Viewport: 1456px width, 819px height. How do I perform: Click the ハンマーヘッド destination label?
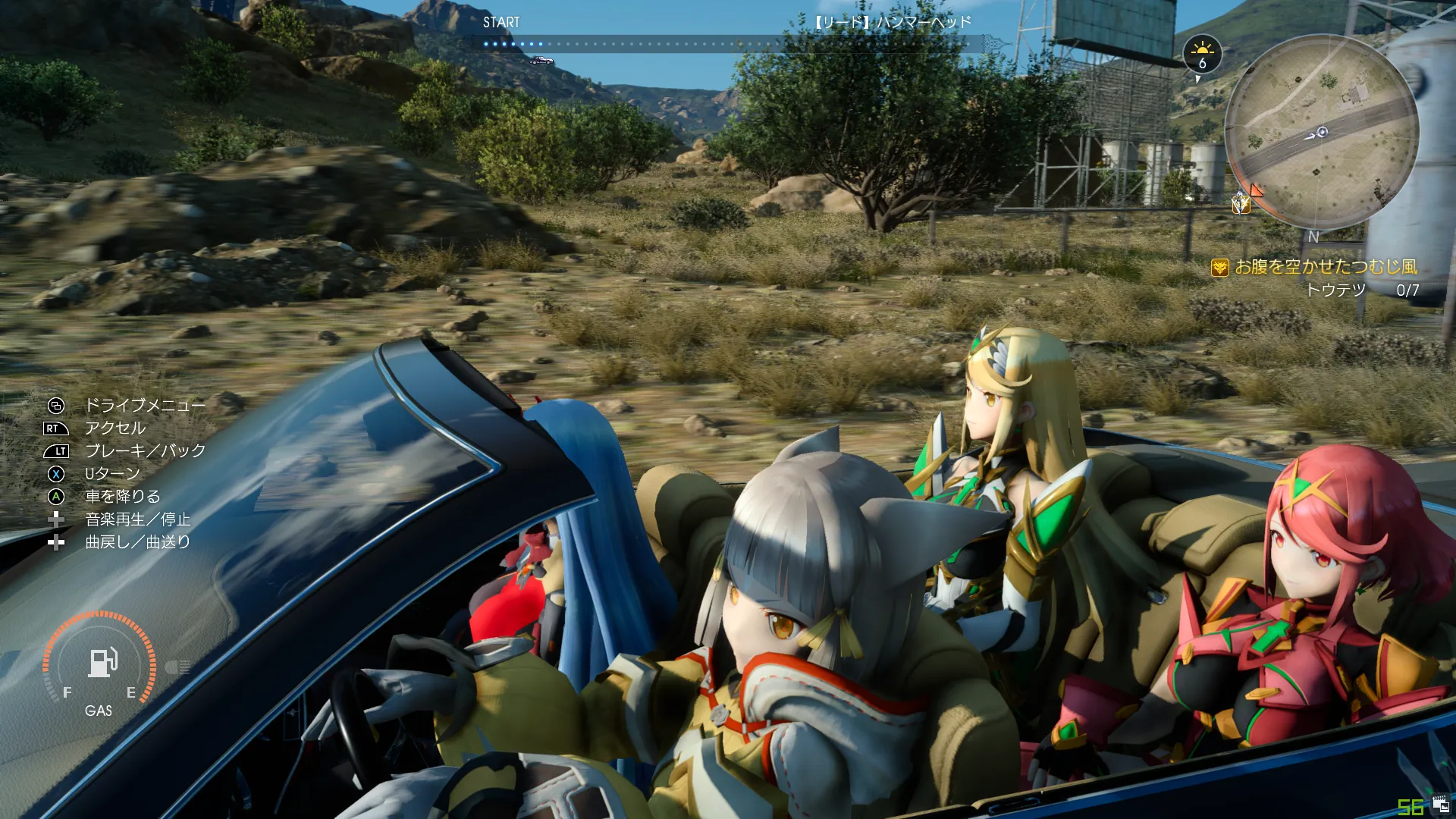pos(893,22)
